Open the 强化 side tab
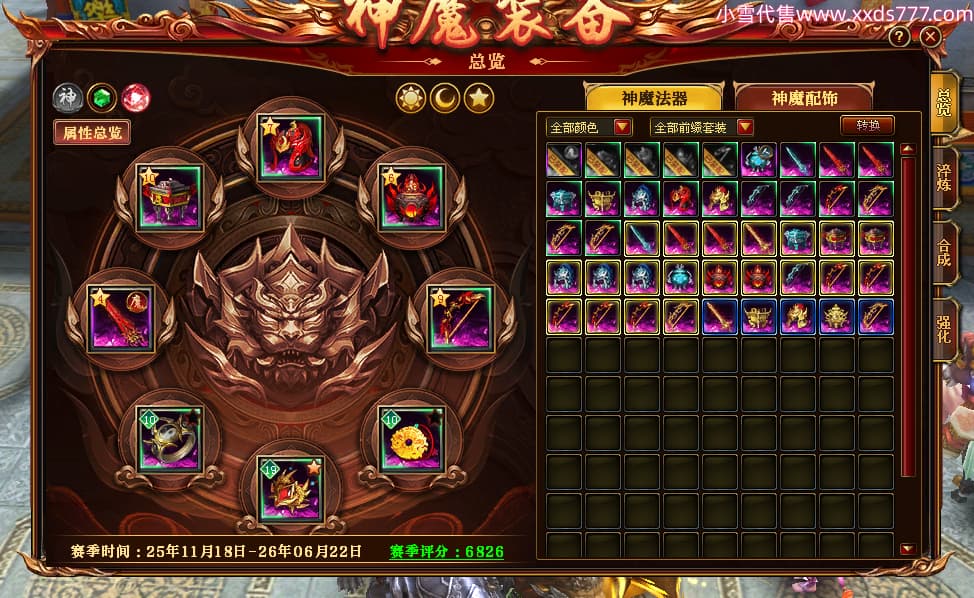 click(x=943, y=327)
